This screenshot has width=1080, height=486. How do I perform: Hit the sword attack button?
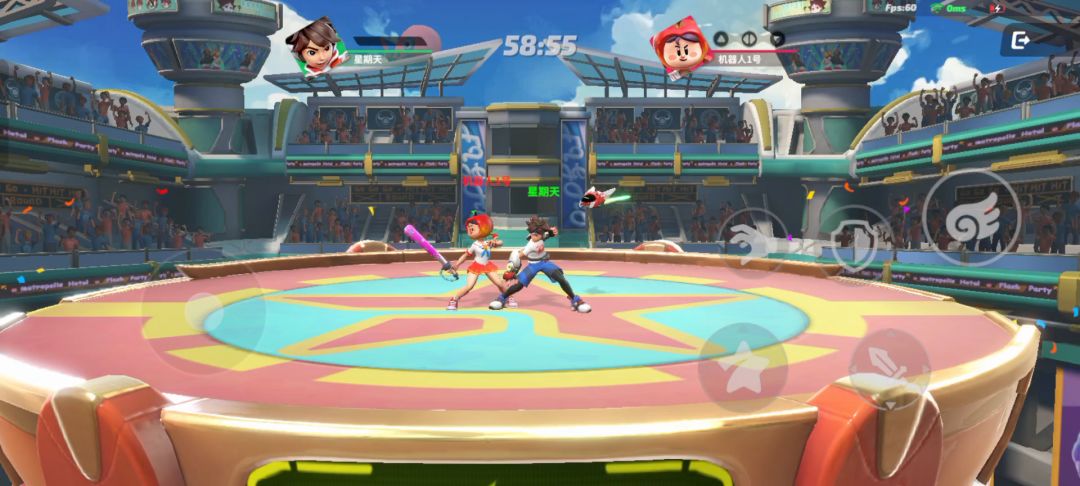(x=889, y=368)
